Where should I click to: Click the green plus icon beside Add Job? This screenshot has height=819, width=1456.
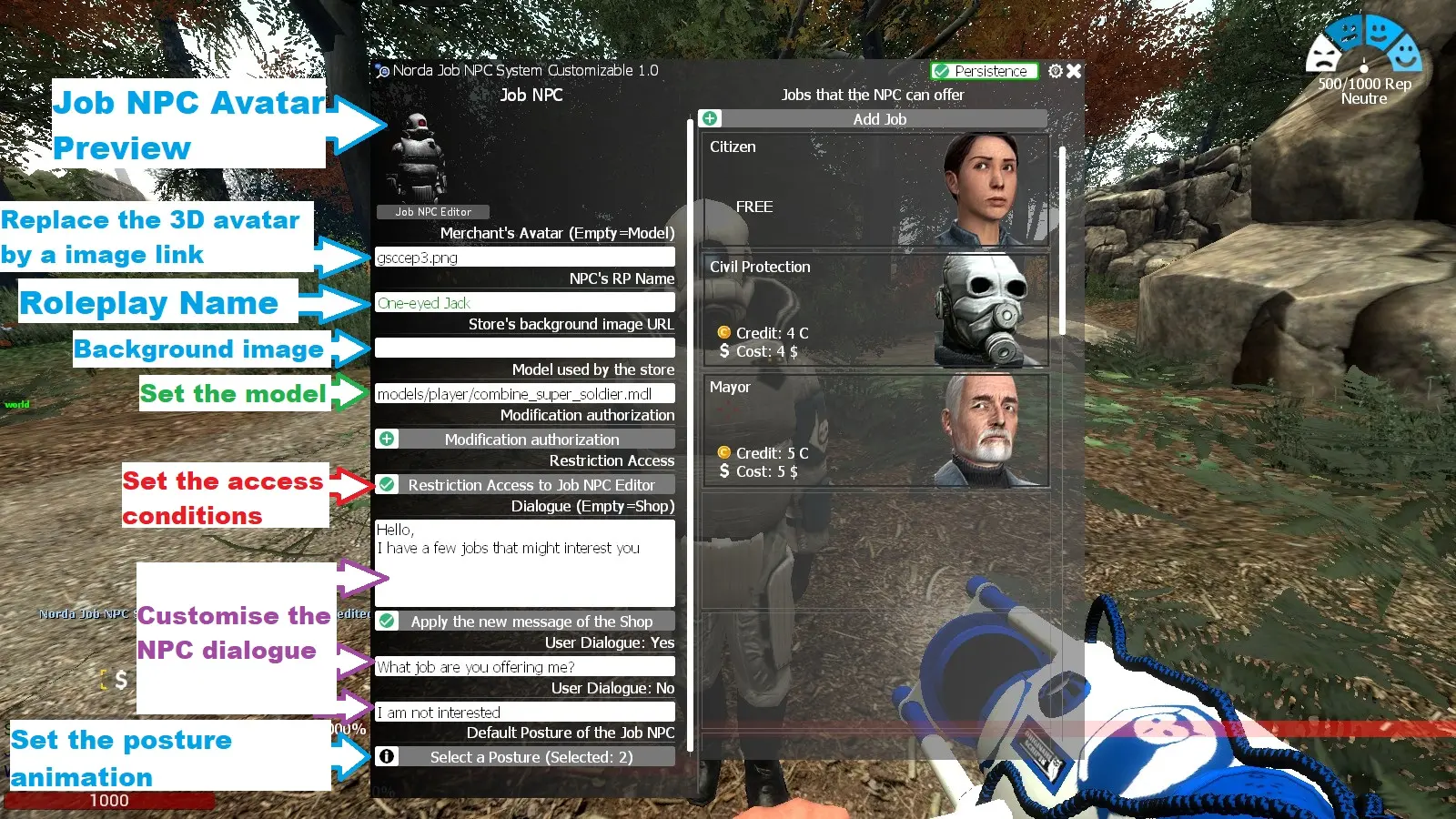[710, 118]
